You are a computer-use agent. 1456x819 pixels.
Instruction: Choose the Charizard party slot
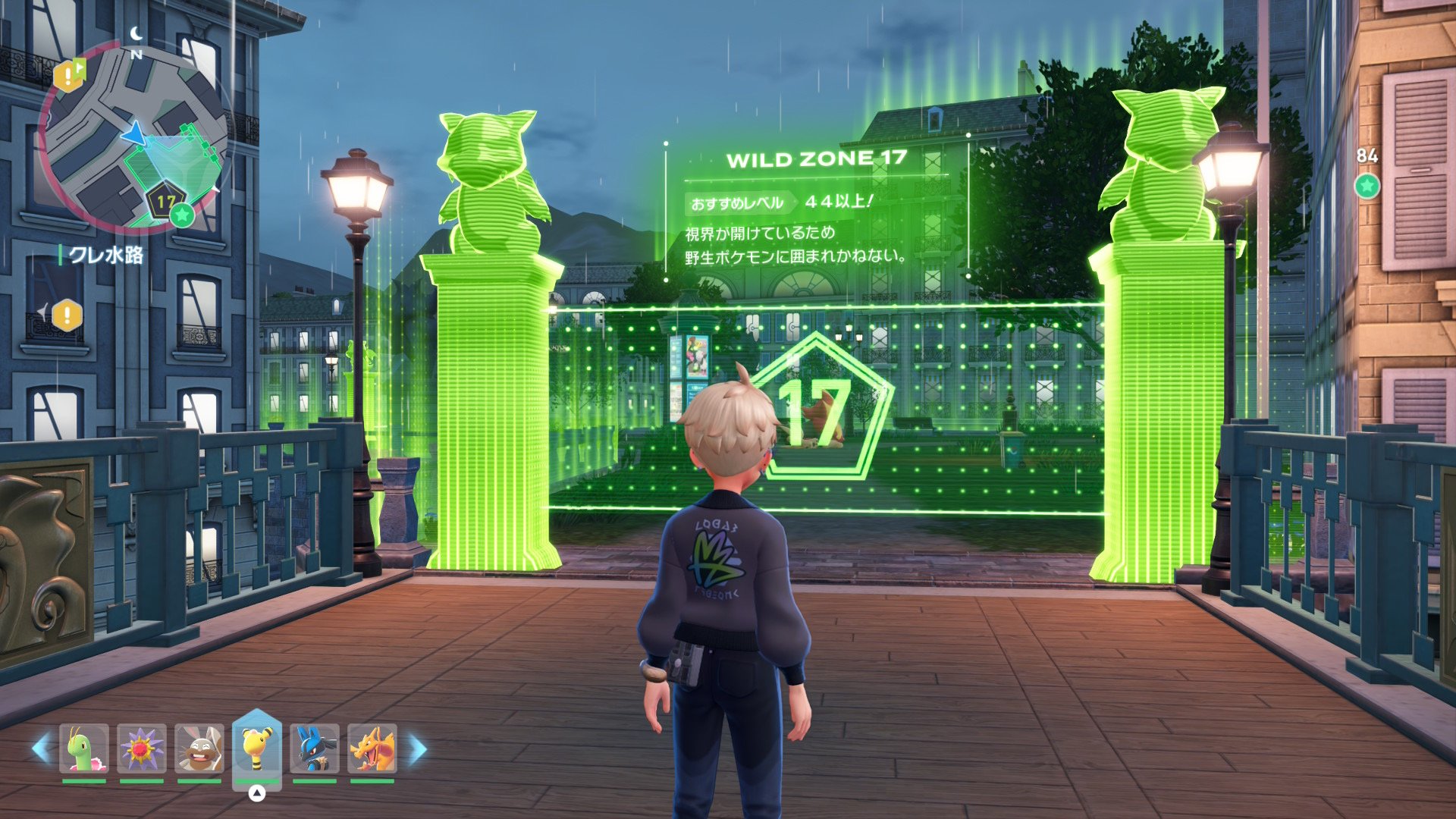coord(372,749)
